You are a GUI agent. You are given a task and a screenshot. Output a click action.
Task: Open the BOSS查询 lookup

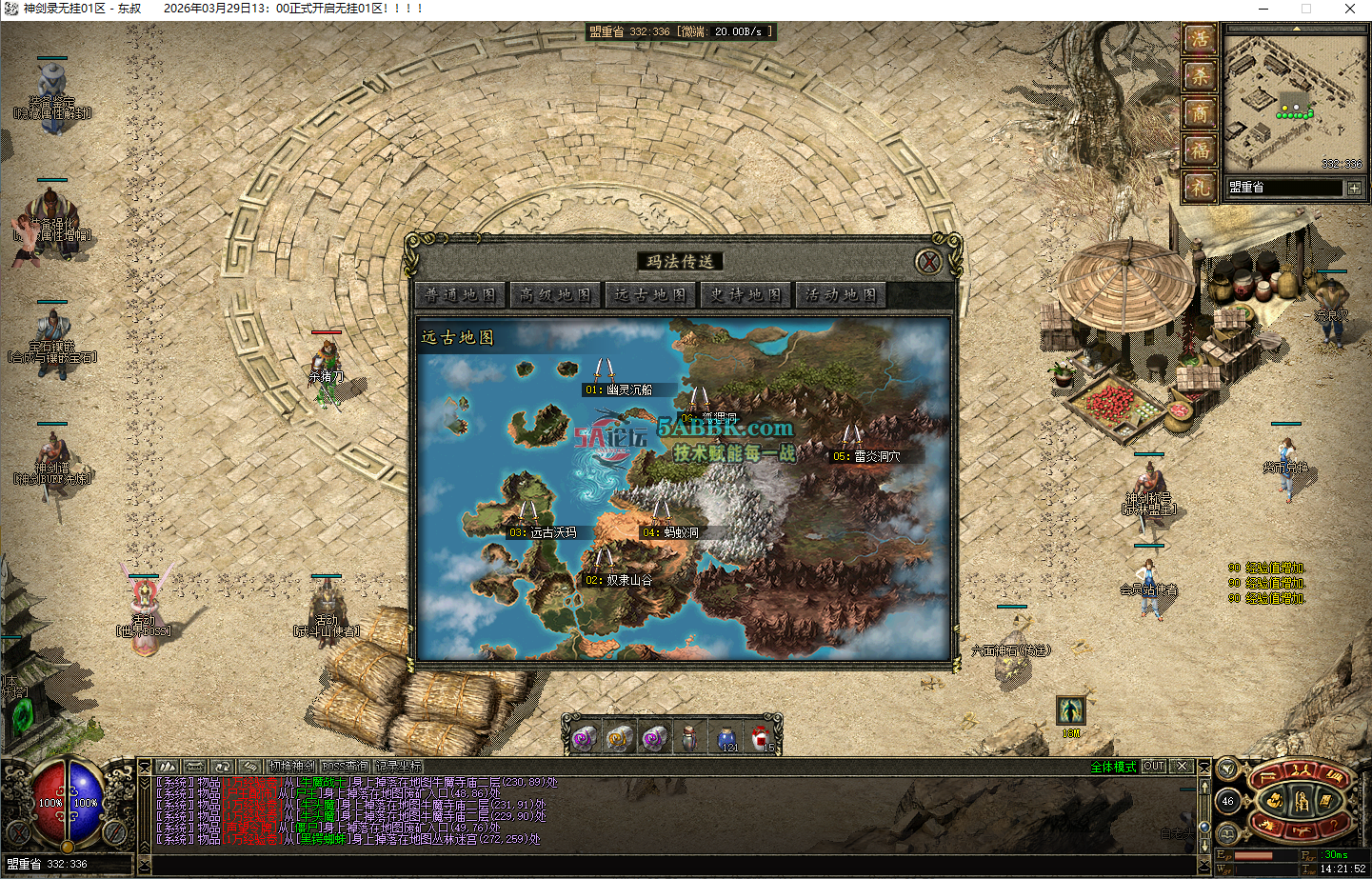345,767
